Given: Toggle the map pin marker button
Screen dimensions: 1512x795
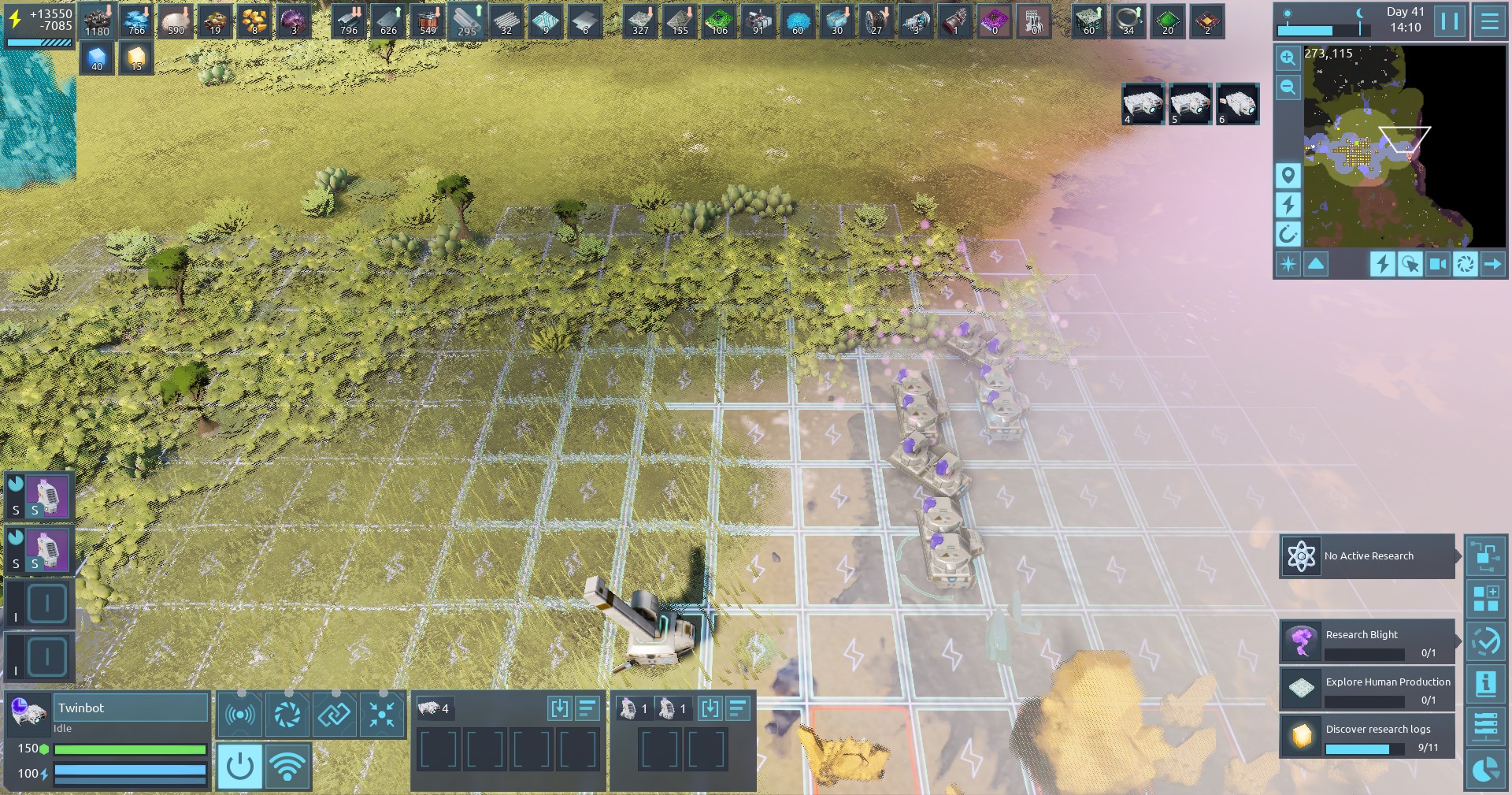Looking at the screenshot, I should (1288, 175).
